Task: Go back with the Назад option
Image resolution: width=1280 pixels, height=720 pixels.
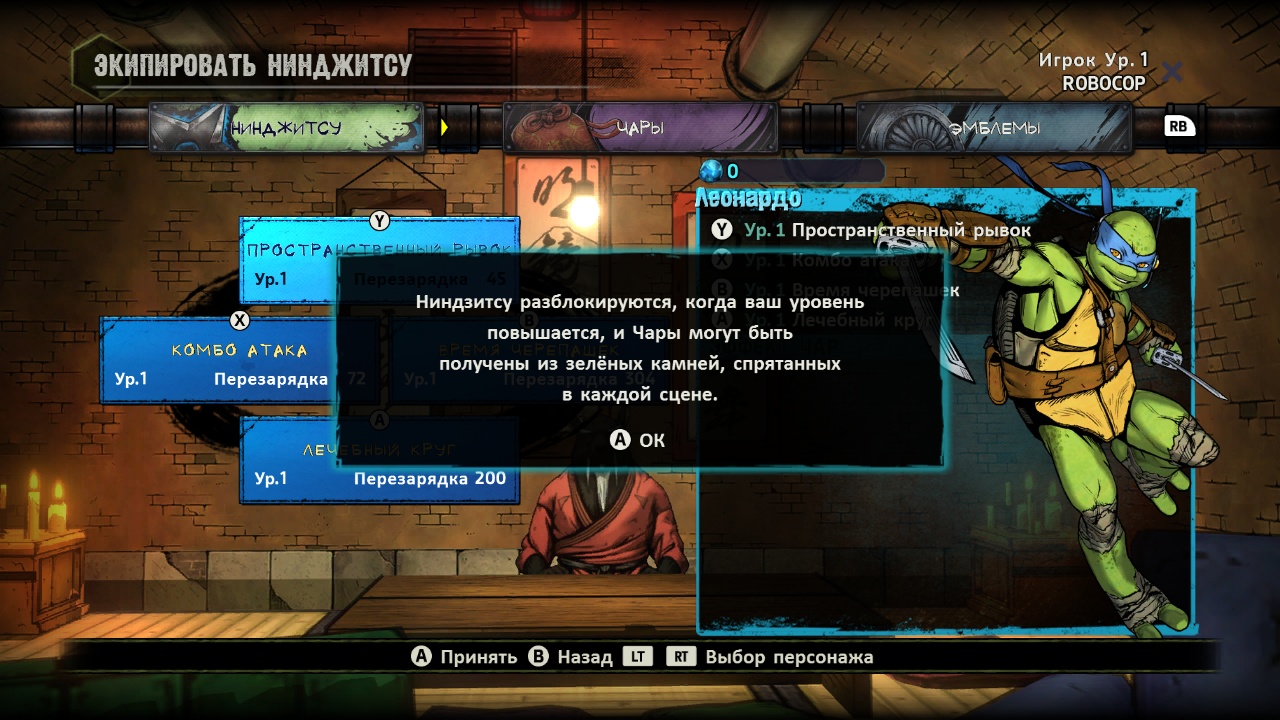Action: point(571,657)
